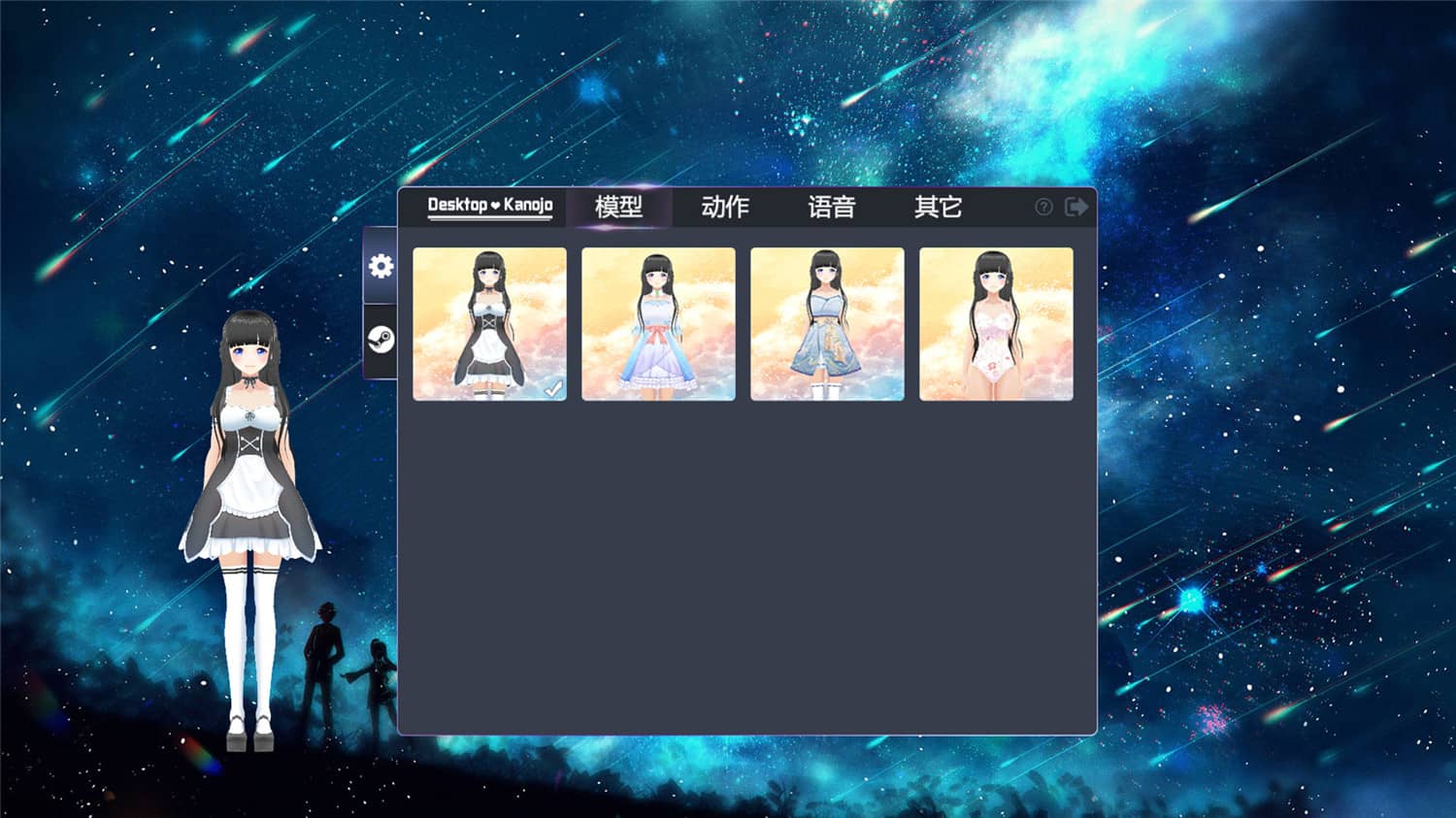Open the 语音 tab
The height and width of the screenshot is (818, 1456).
831,207
